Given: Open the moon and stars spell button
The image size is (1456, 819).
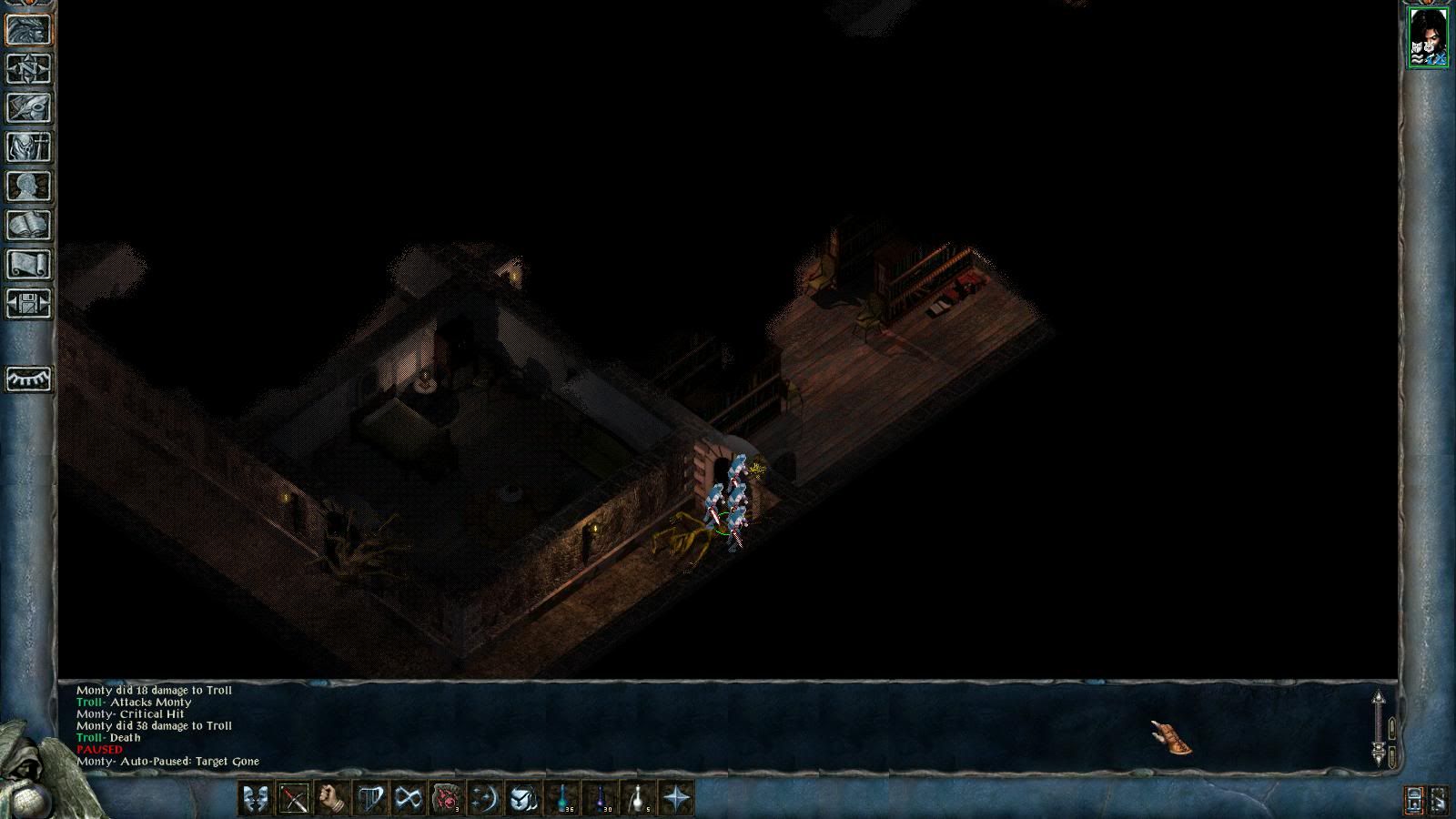Looking at the screenshot, I should pos(485,798).
